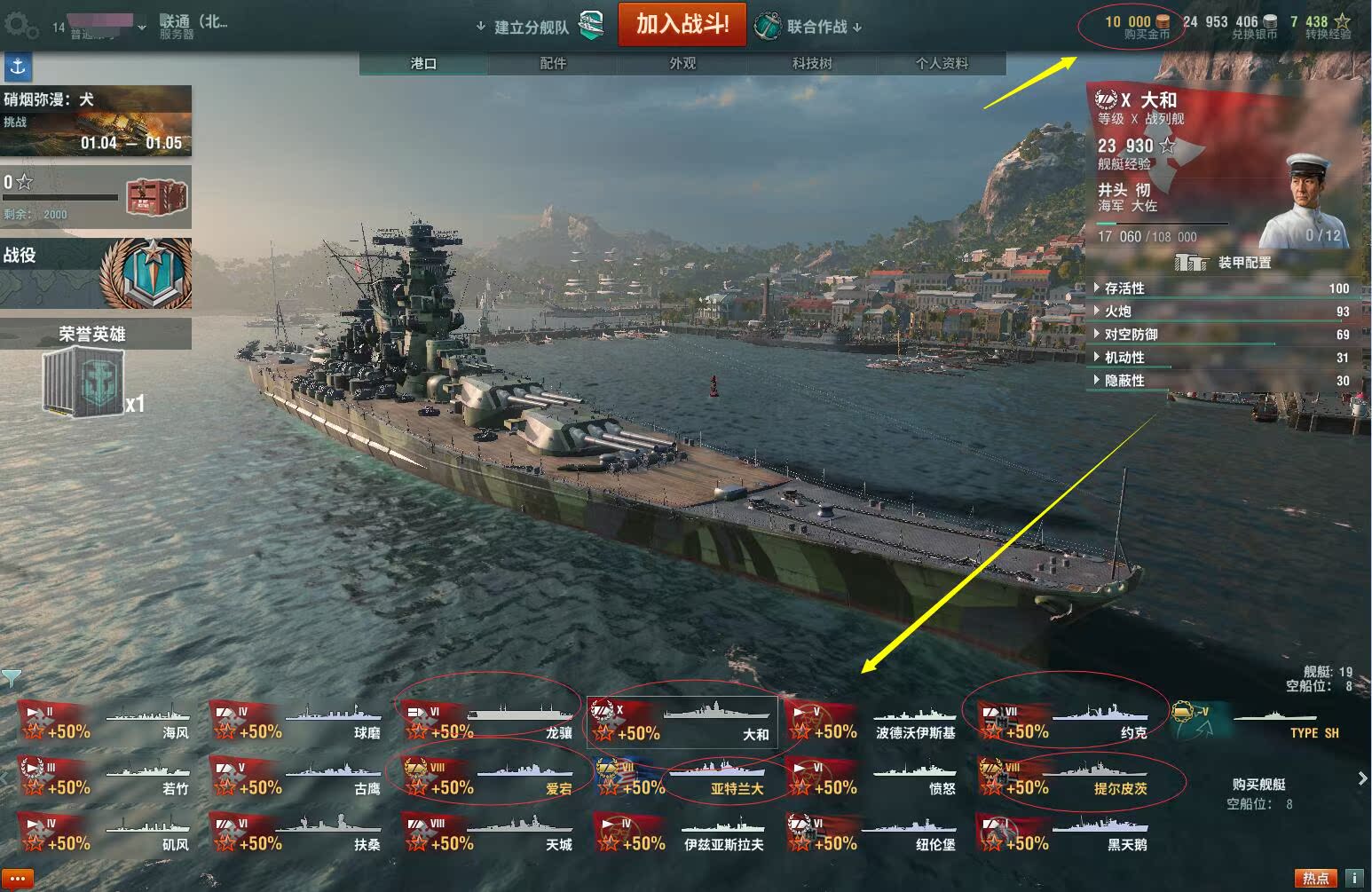
Task: Open the ship carousel filter funnel
Action: (11, 679)
